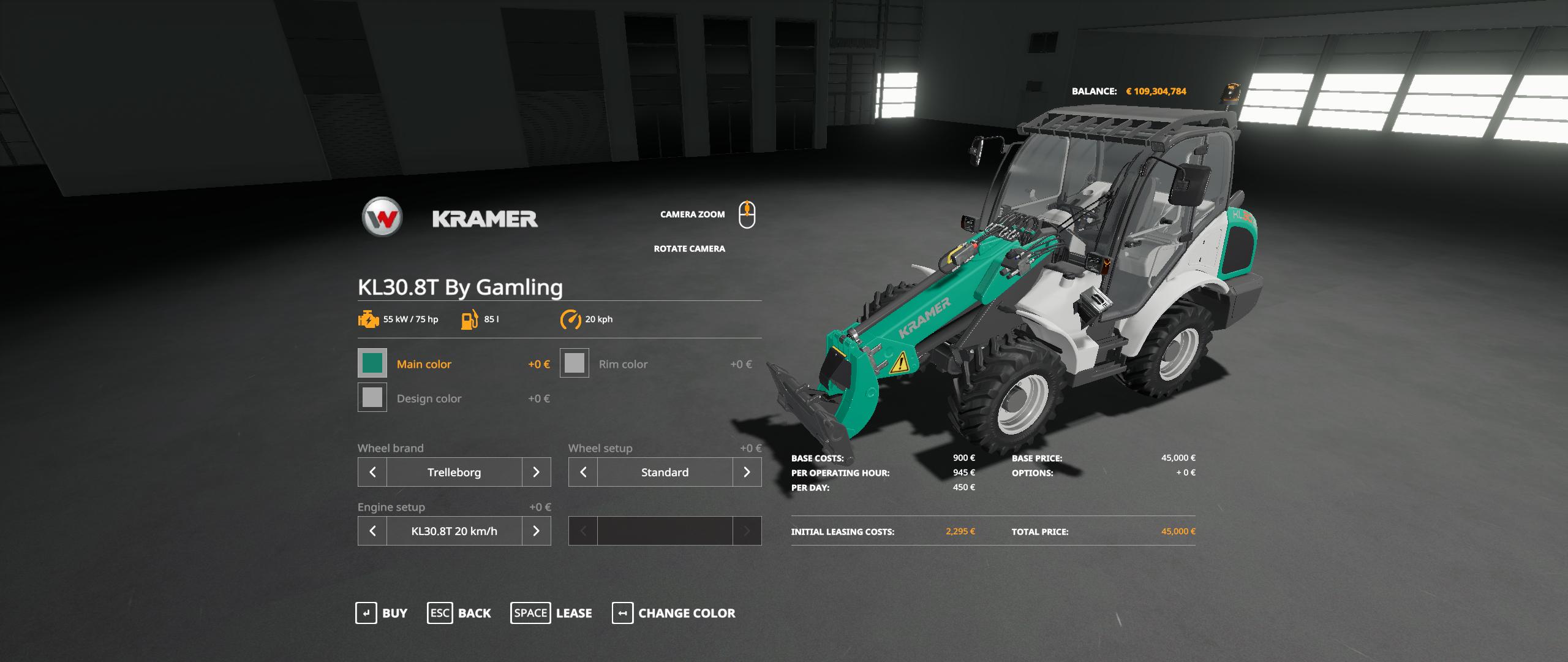The height and width of the screenshot is (662, 1568).
Task: Choose the Rim color swatch
Action: [x=575, y=363]
